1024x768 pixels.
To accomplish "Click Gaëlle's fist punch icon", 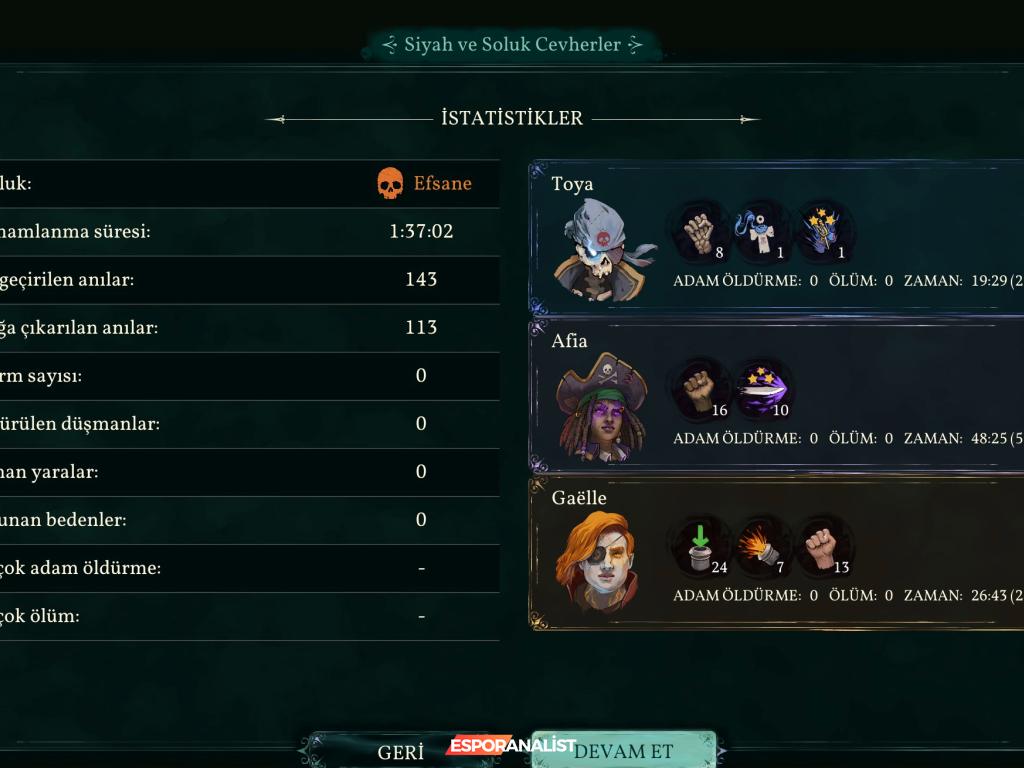I will 824,547.
